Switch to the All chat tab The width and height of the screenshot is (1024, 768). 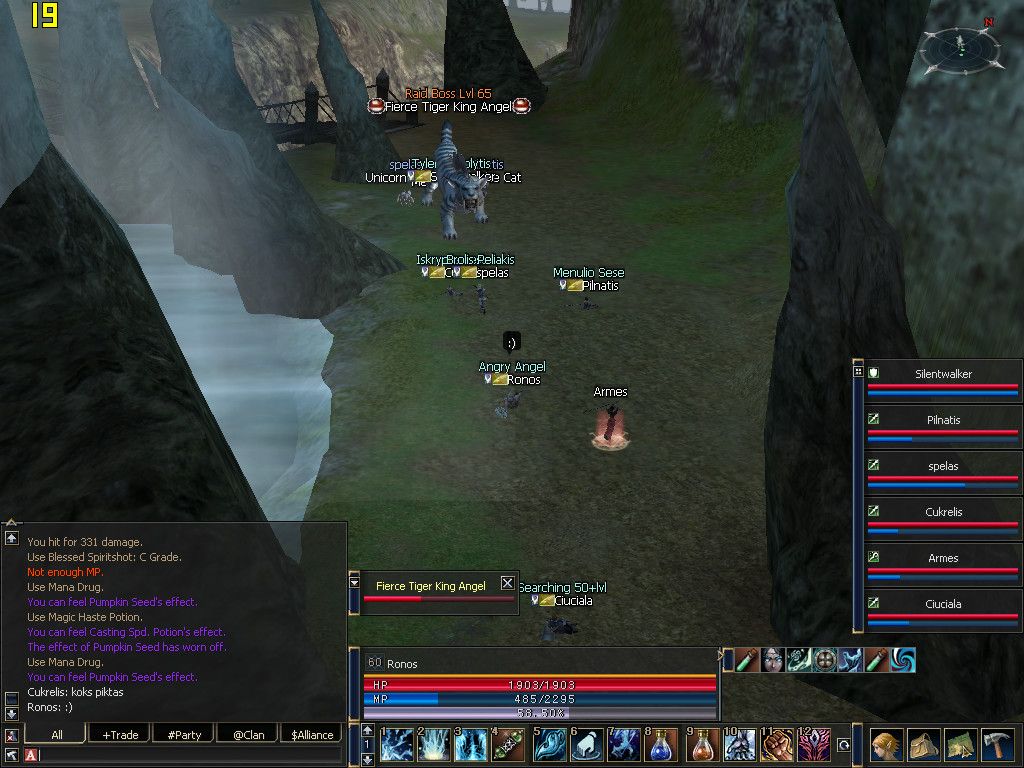[56, 735]
